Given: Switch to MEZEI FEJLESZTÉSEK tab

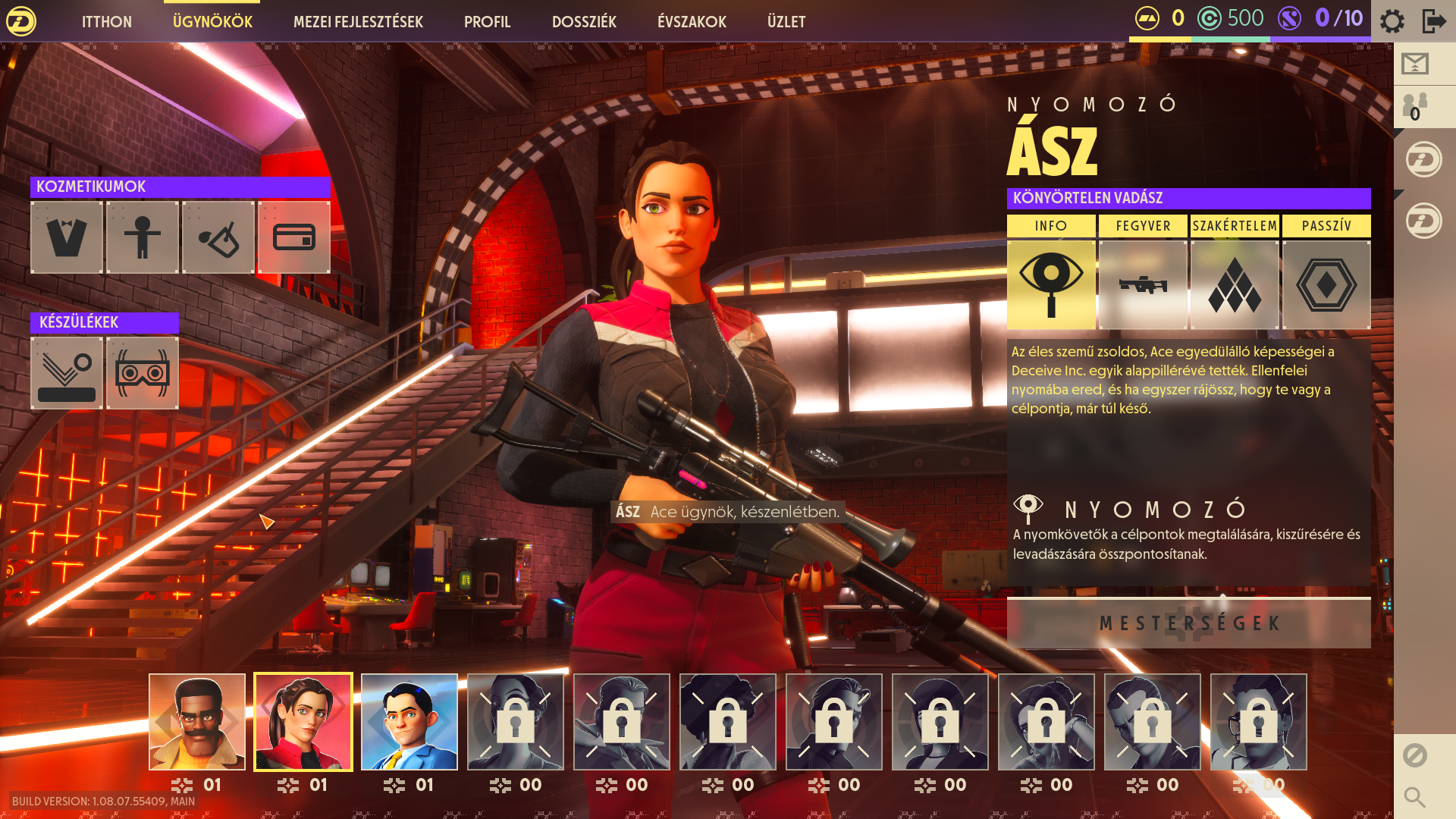Looking at the screenshot, I should point(358,22).
